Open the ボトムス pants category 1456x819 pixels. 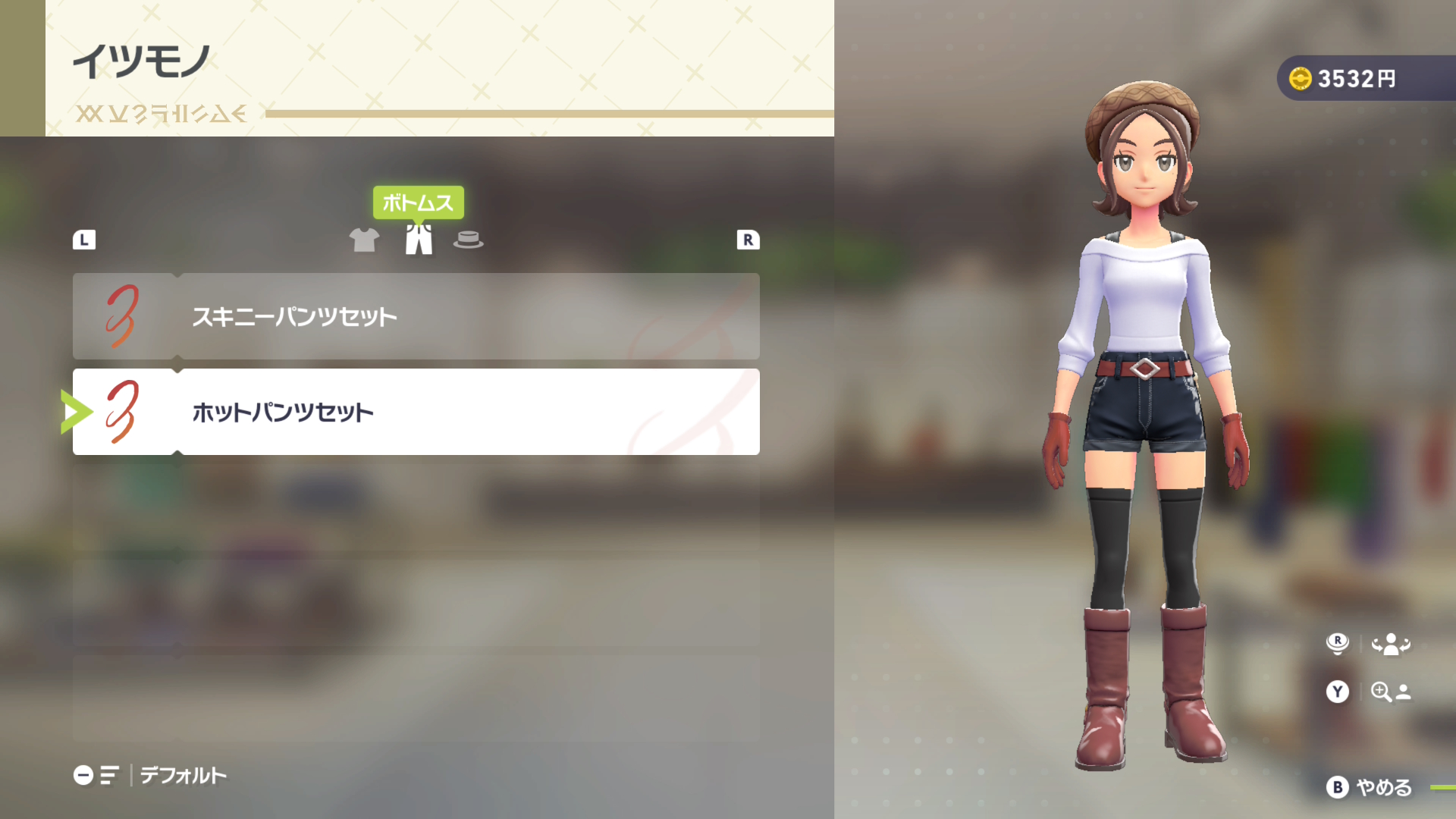[419, 240]
